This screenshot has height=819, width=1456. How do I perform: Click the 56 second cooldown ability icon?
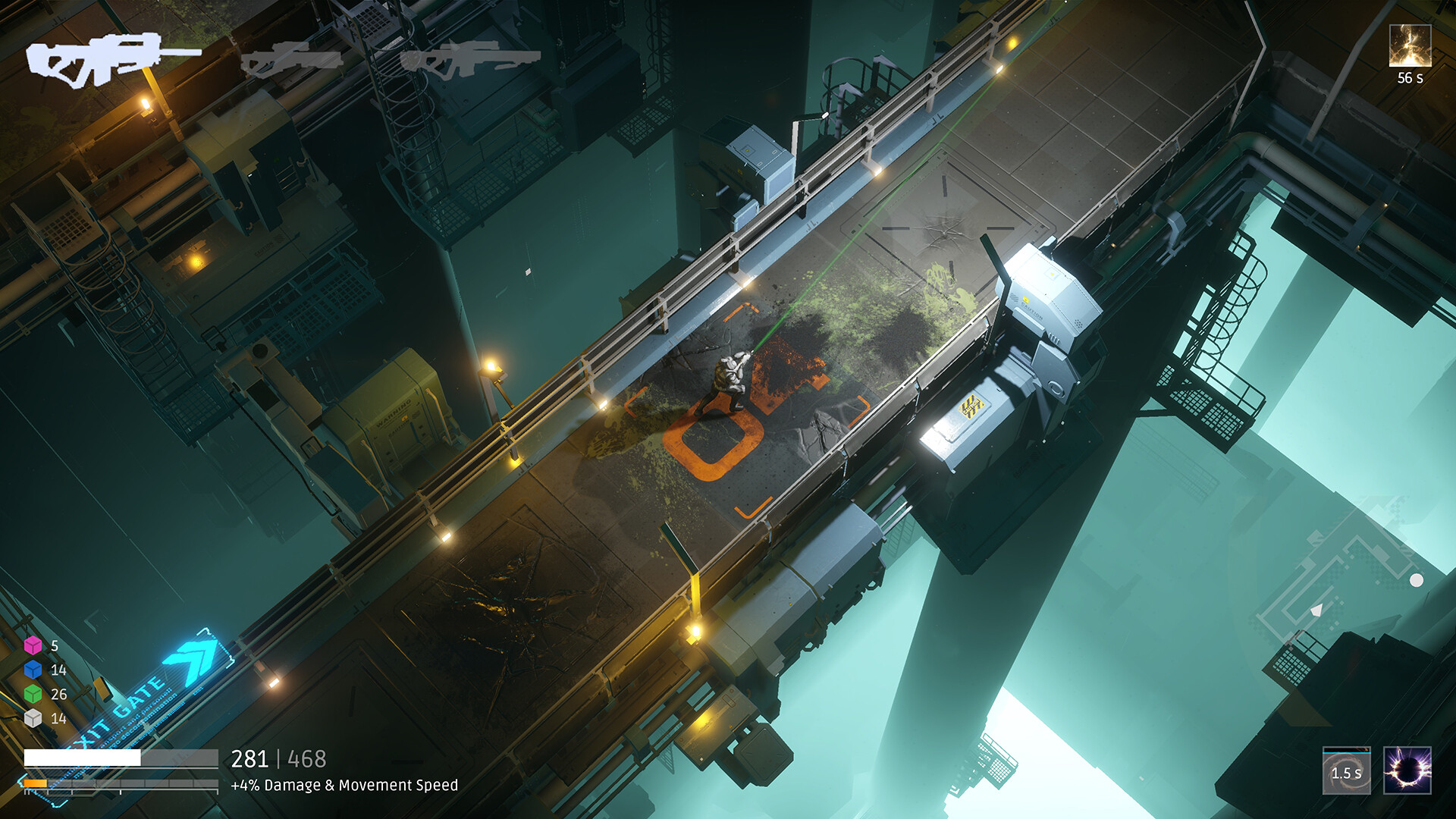1412,45
